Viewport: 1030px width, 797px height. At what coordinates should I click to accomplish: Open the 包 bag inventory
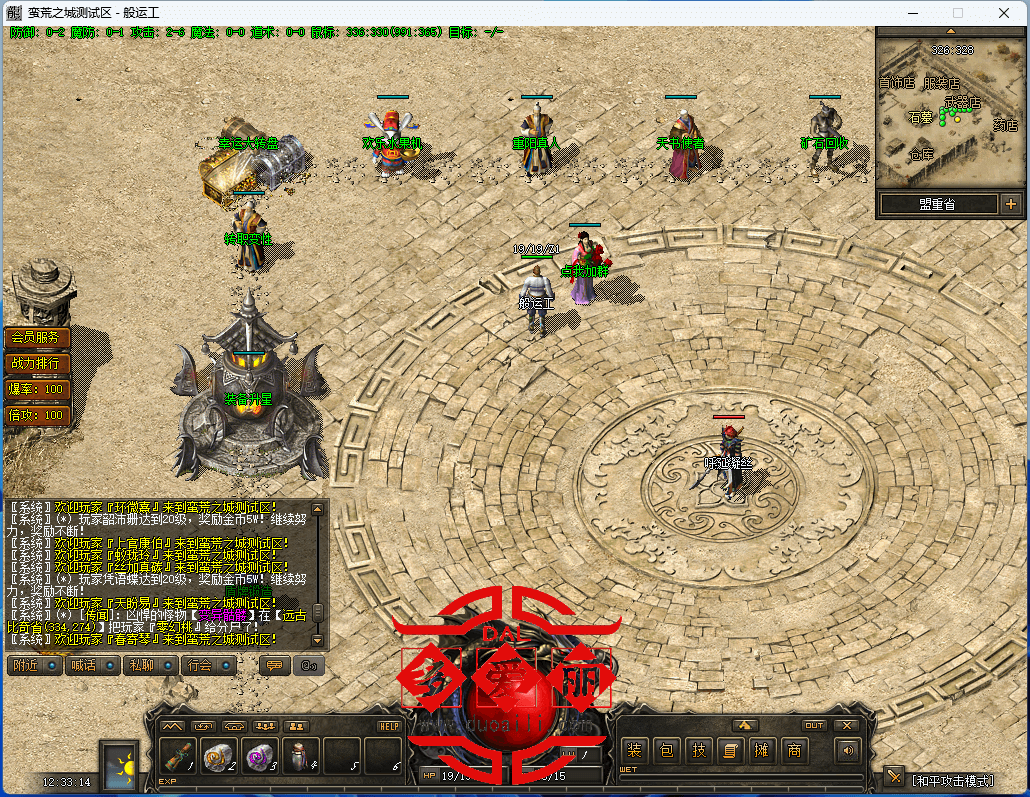click(667, 750)
